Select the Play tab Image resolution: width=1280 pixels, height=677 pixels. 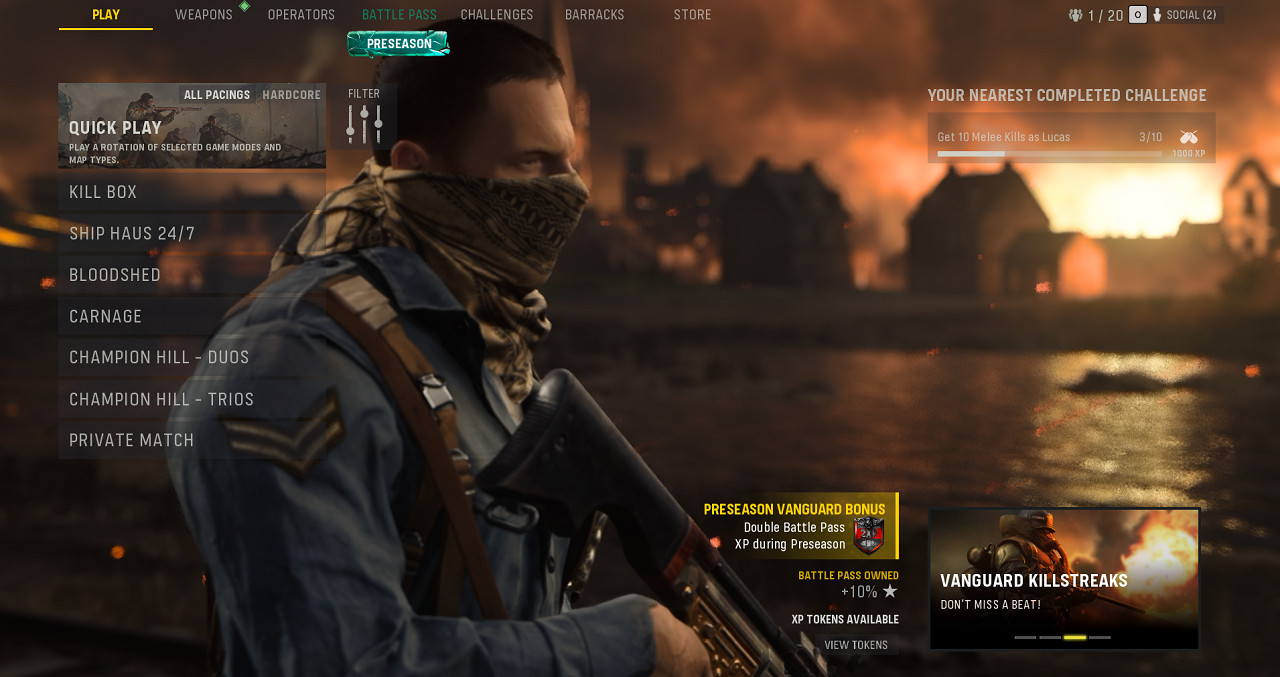point(106,15)
